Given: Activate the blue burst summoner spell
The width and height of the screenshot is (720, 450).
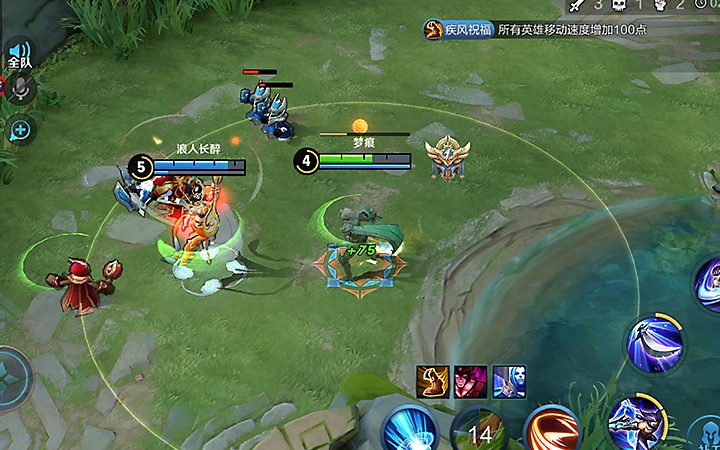Looking at the screenshot, I should pyautogui.click(x=410, y=430).
